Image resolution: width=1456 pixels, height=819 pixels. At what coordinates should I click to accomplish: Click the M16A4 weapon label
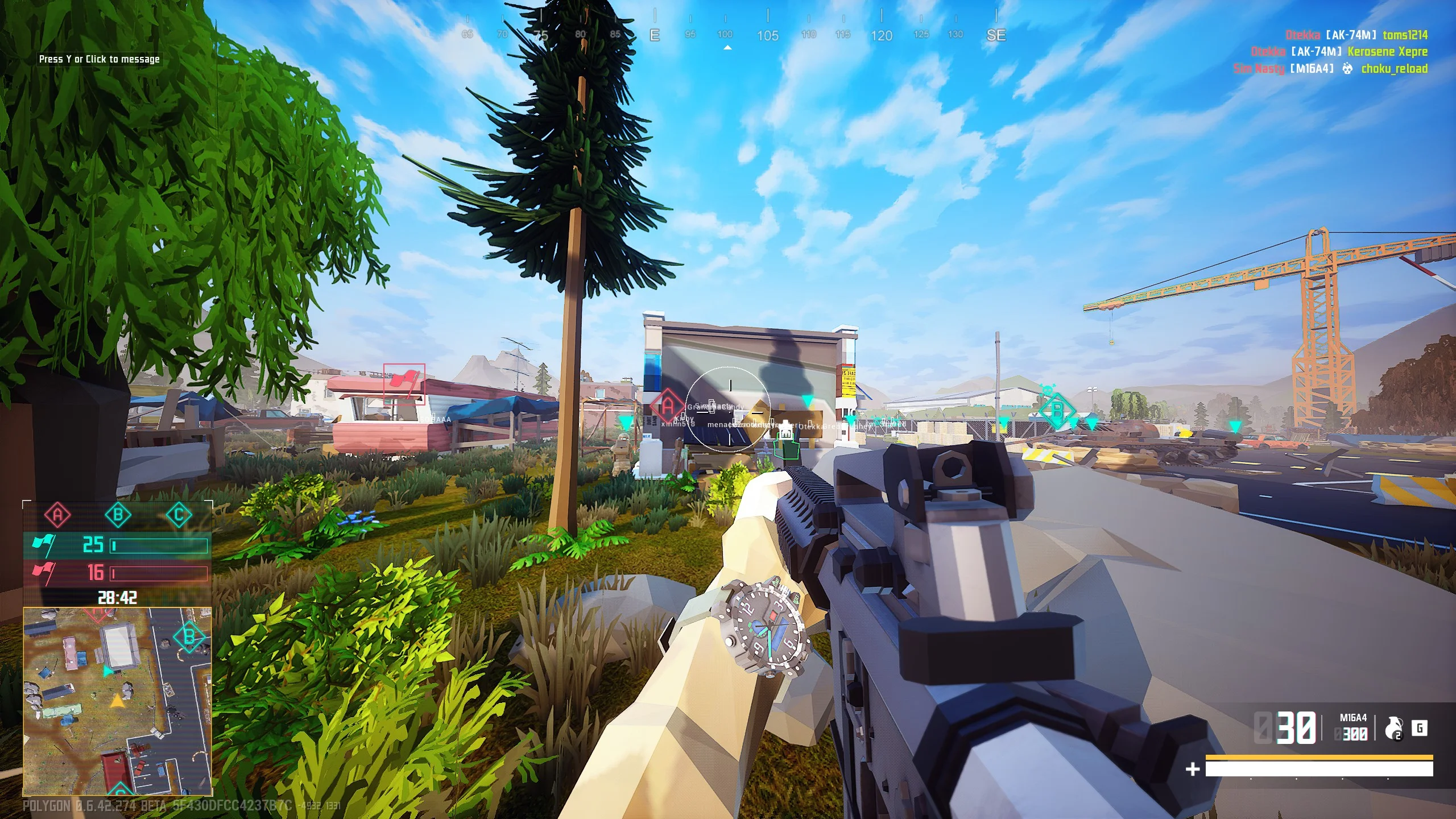pos(1353,718)
